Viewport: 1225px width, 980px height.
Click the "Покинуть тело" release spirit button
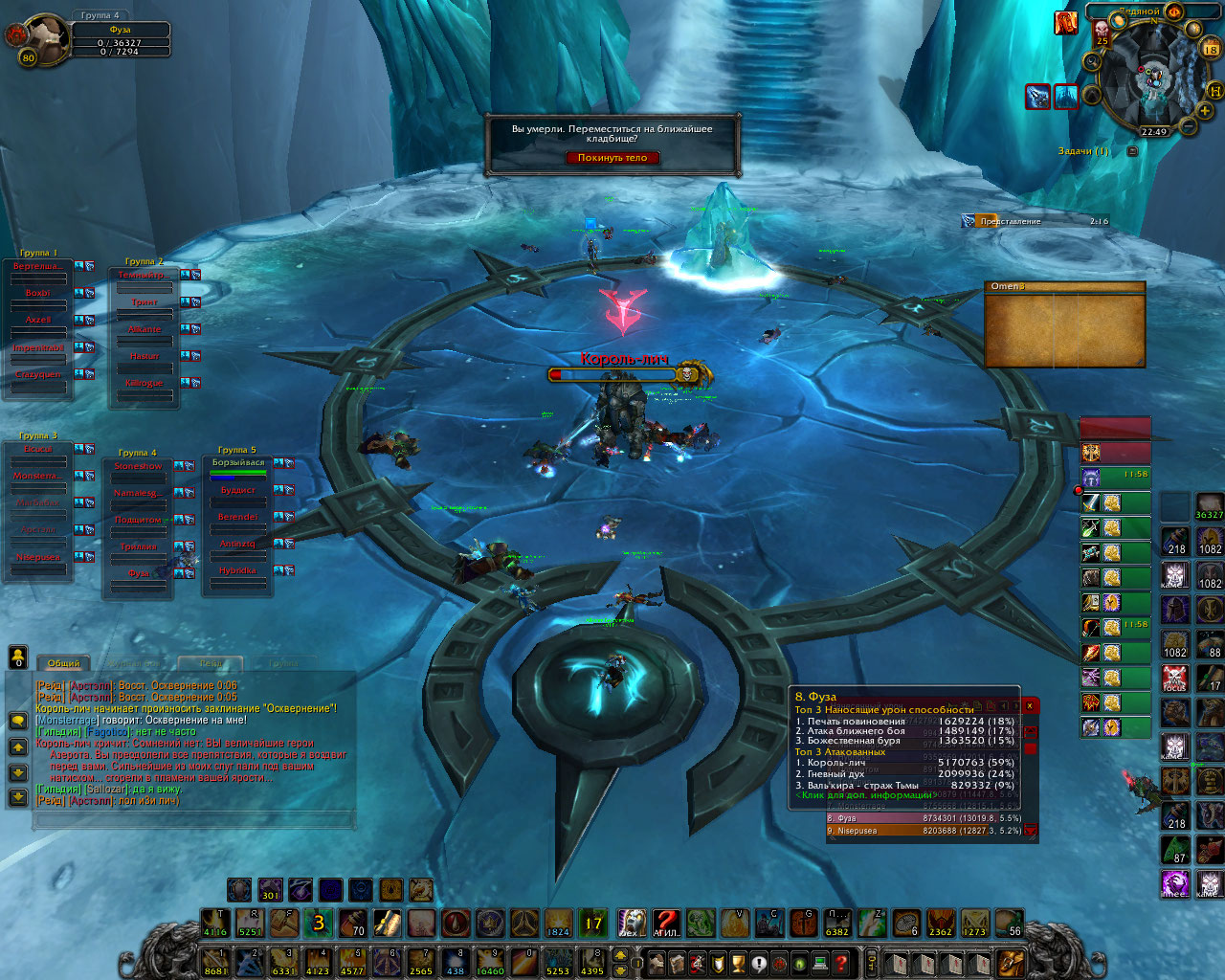tap(612, 158)
